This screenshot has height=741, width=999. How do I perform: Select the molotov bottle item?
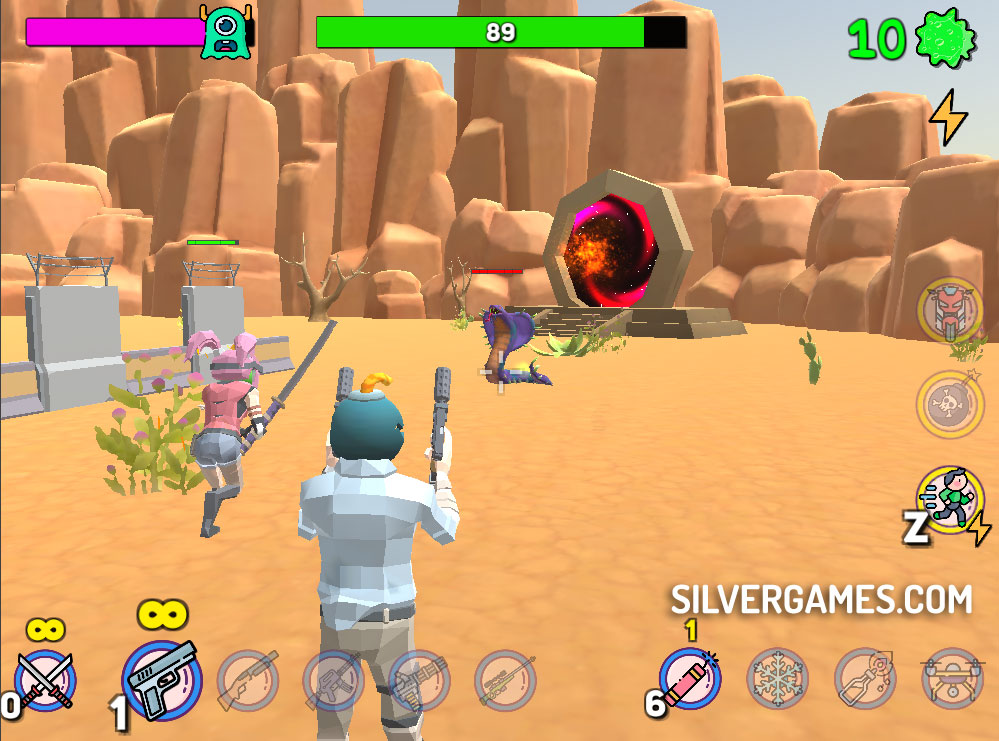tap(865, 680)
